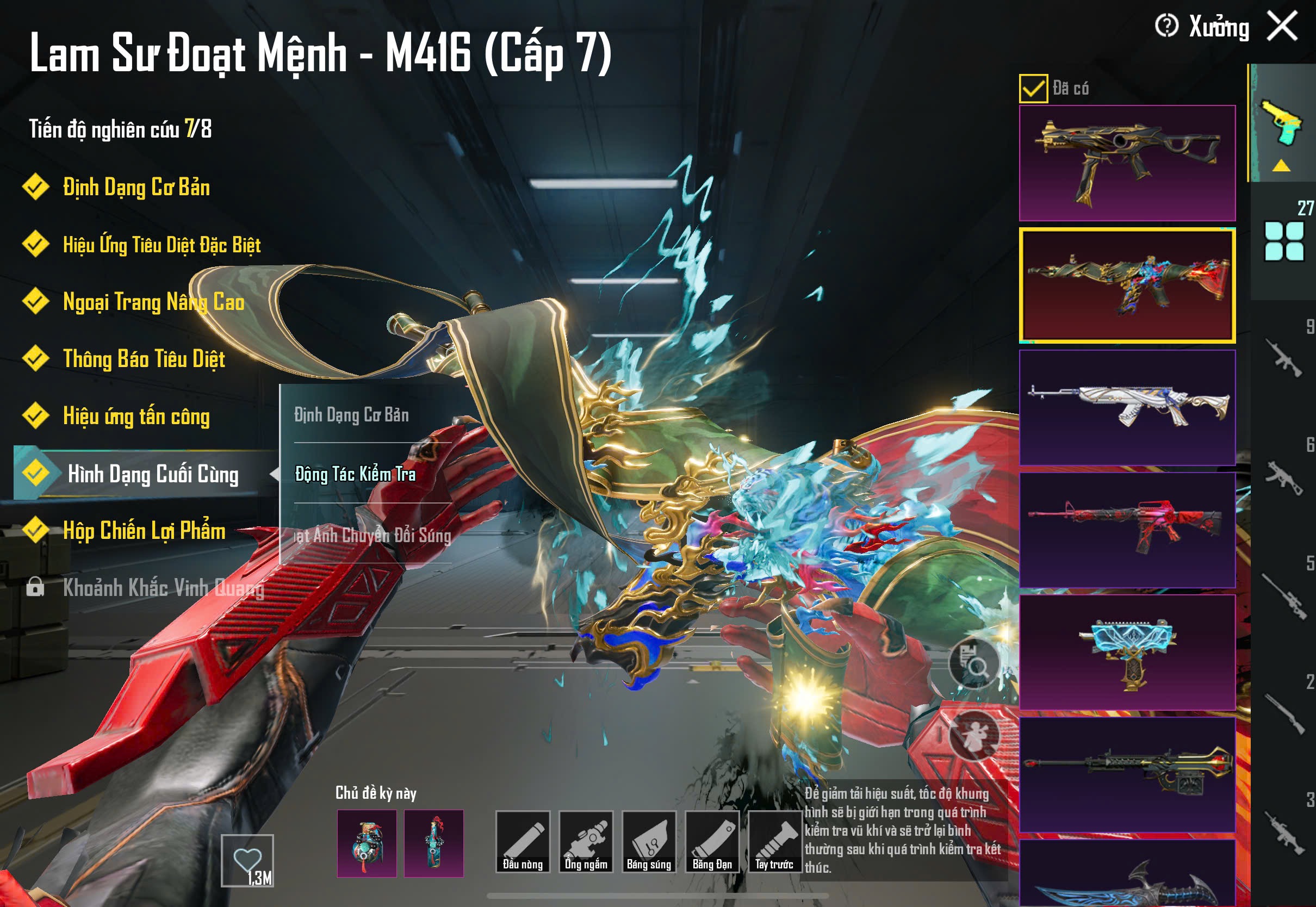Open the Đầu nòng muzzle attachment slot

(523, 842)
